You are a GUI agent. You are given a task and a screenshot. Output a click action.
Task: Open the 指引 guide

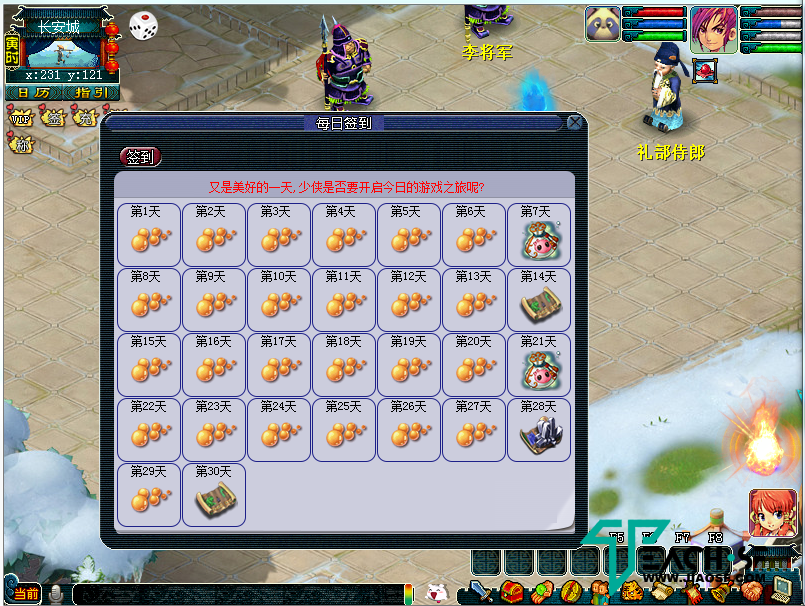(92, 93)
